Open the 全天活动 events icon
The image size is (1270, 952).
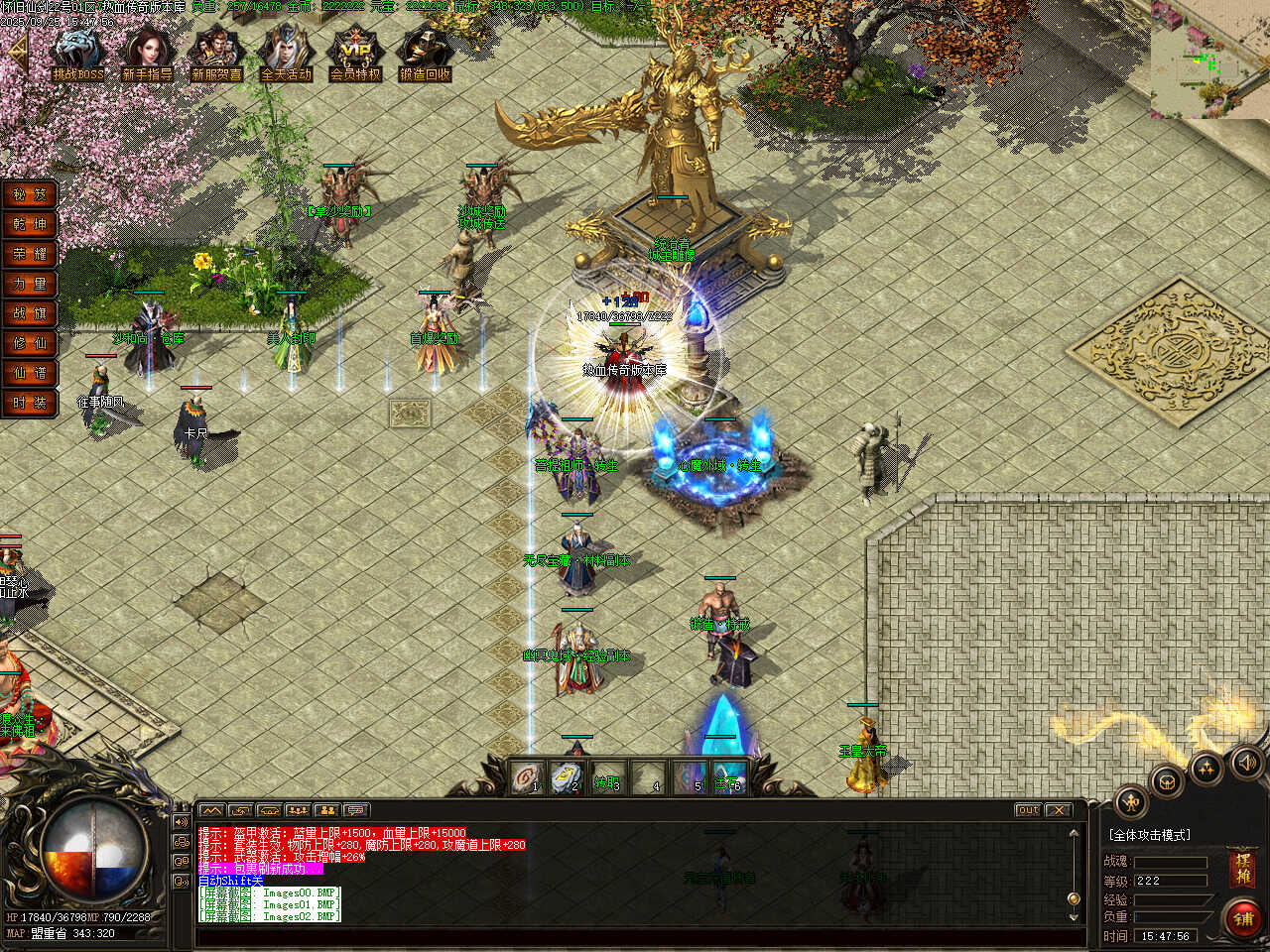coord(286,53)
